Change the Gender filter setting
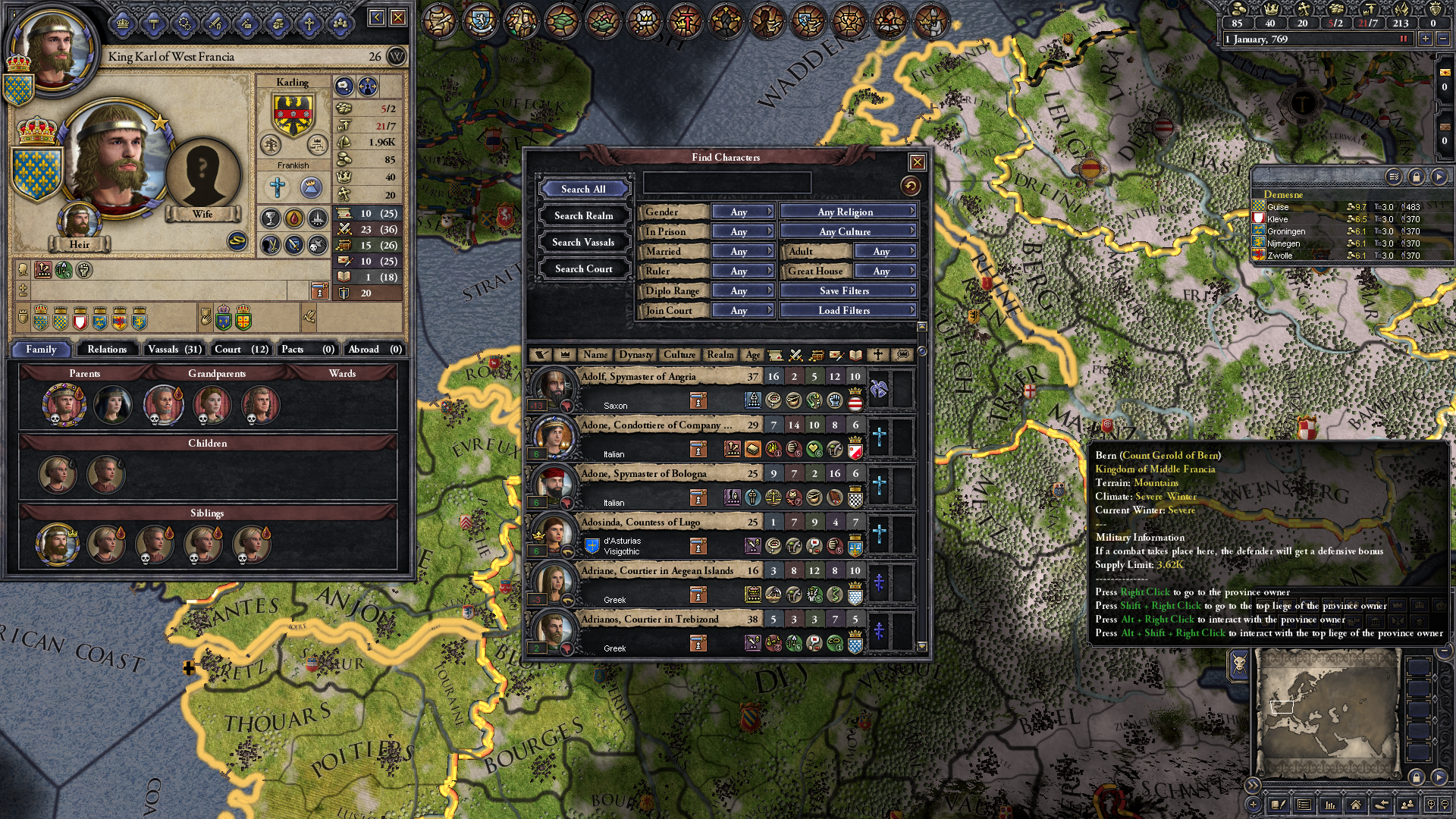 click(742, 212)
